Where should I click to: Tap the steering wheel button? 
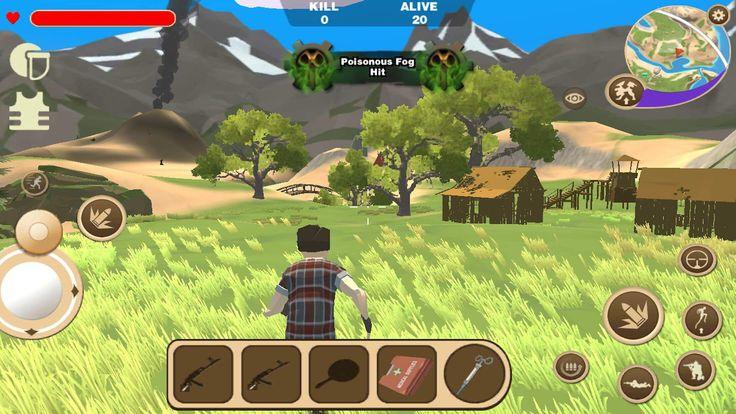(697, 260)
